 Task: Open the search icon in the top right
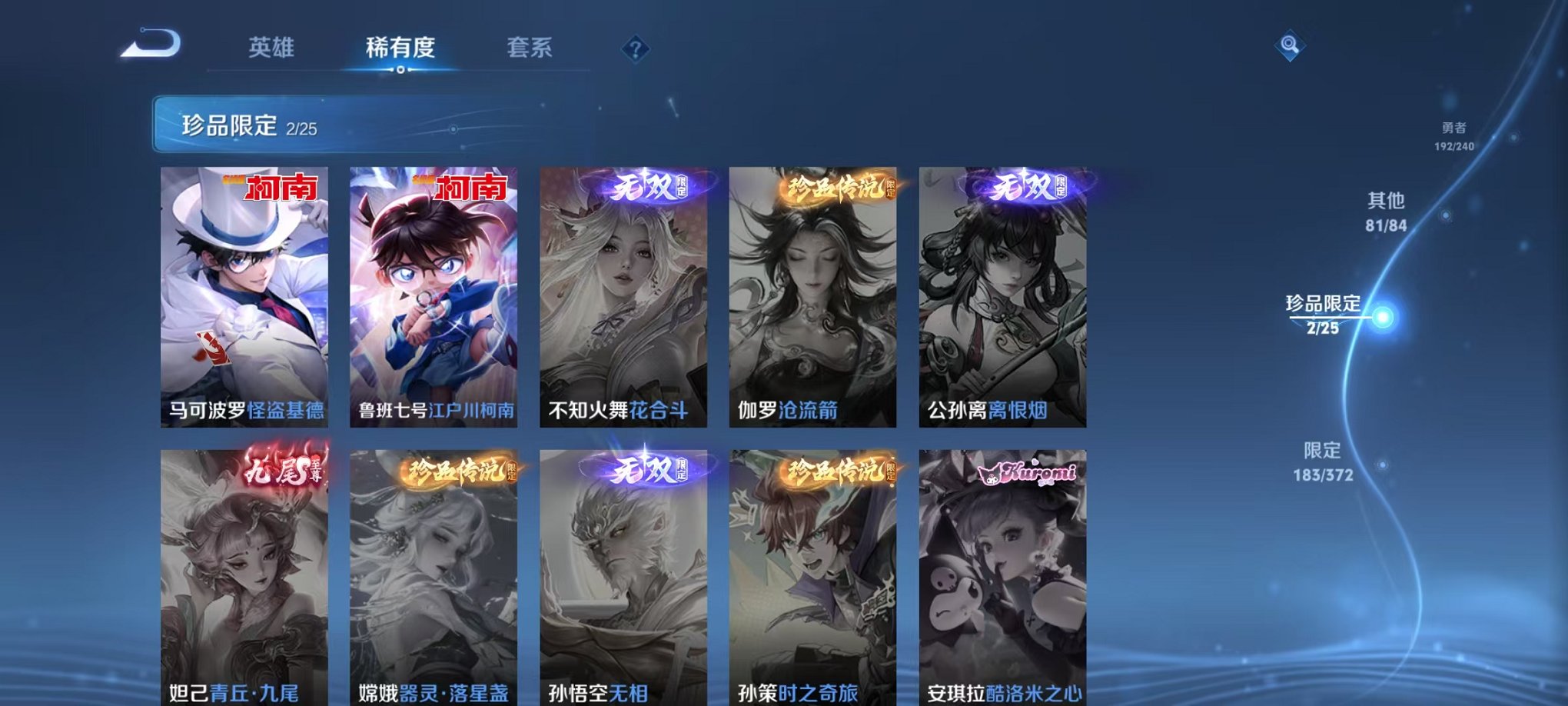pyautogui.click(x=1291, y=45)
